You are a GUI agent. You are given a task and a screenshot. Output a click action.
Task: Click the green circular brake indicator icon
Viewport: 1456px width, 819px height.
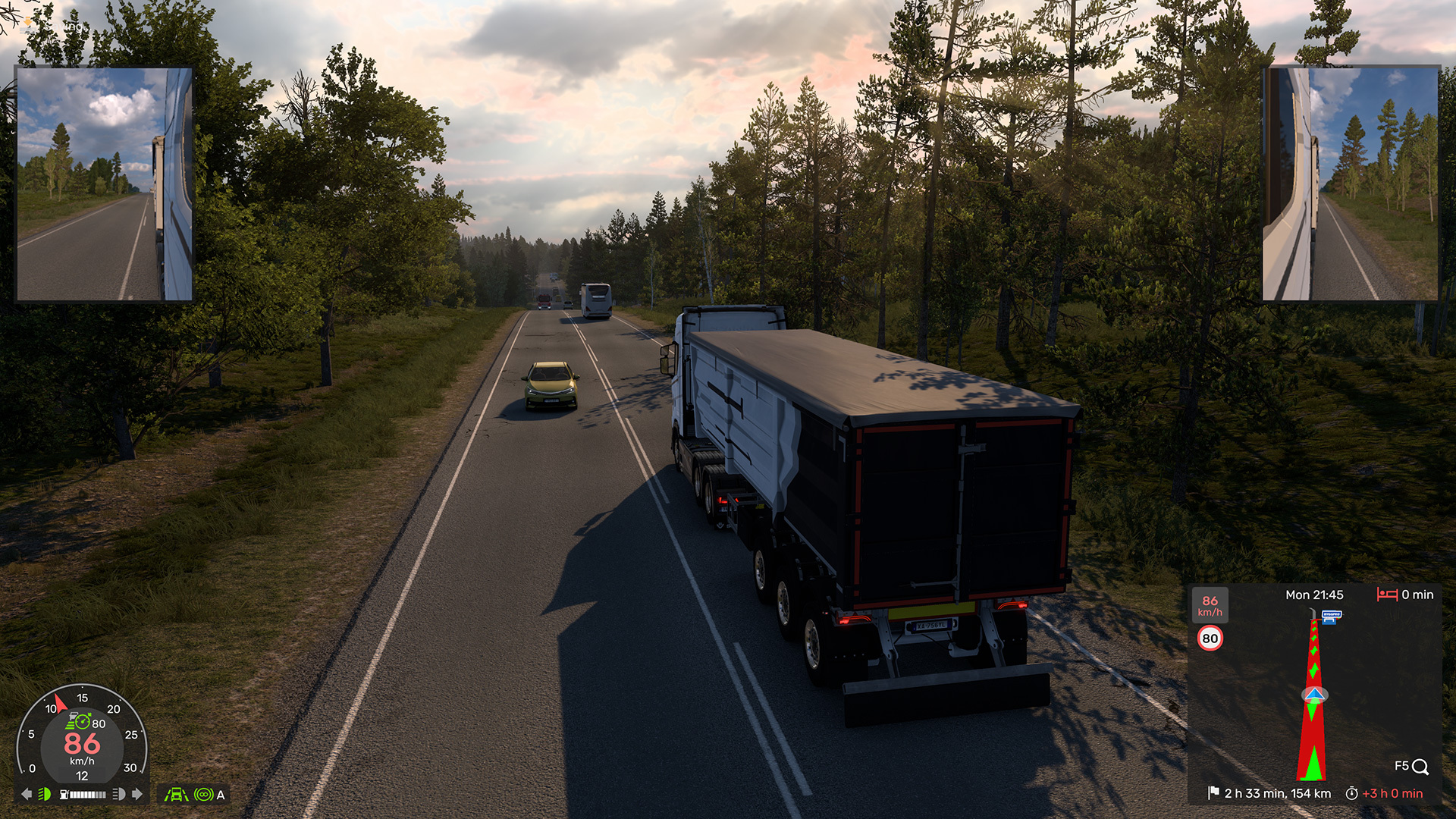[x=203, y=795]
